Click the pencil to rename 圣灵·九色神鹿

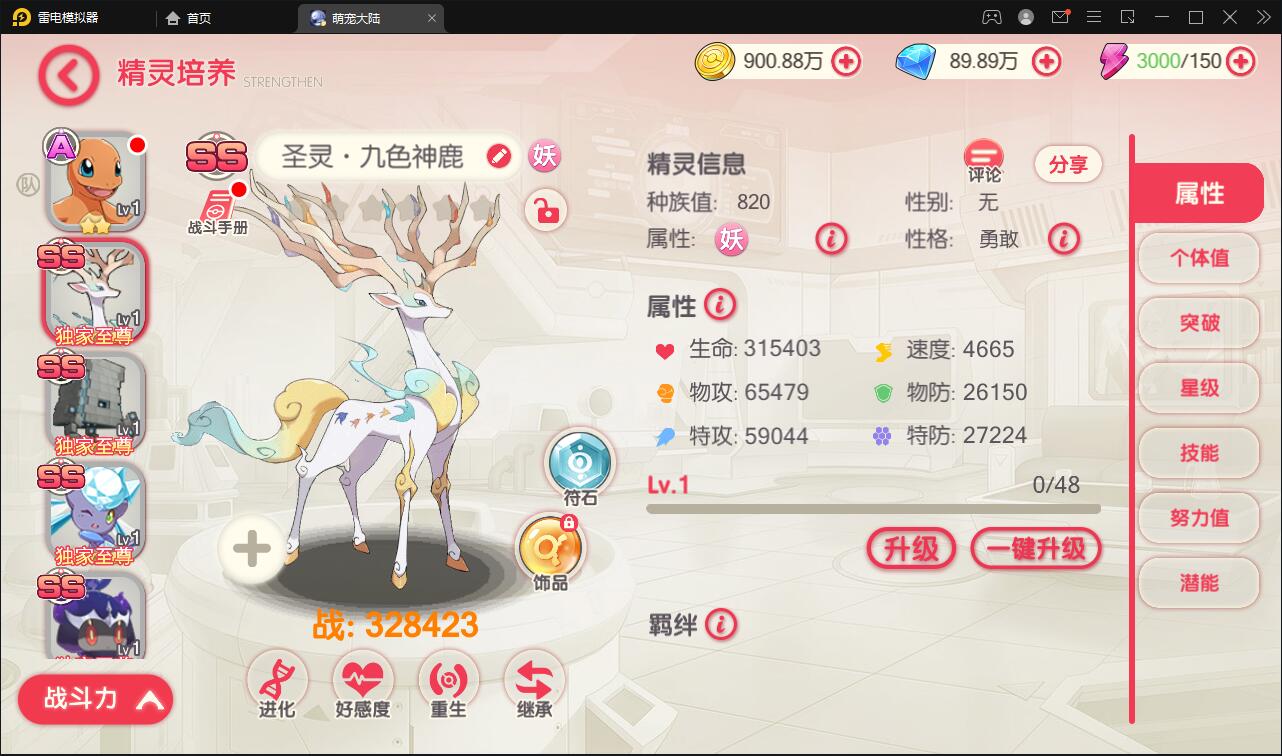[499, 157]
